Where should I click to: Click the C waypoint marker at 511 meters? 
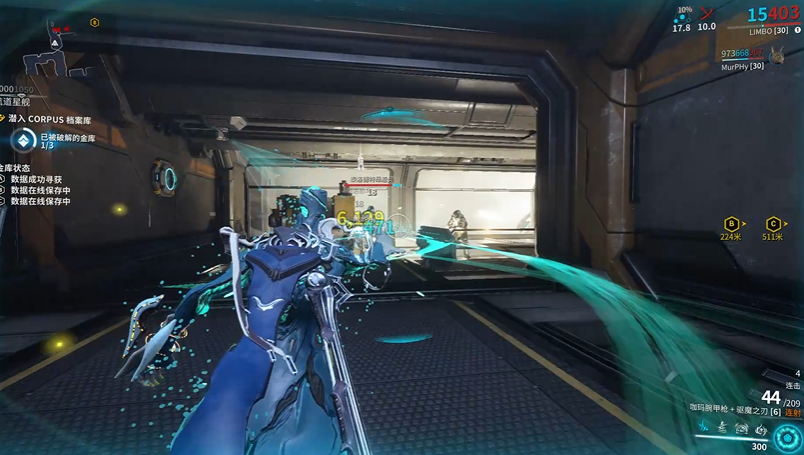tap(772, 223)
